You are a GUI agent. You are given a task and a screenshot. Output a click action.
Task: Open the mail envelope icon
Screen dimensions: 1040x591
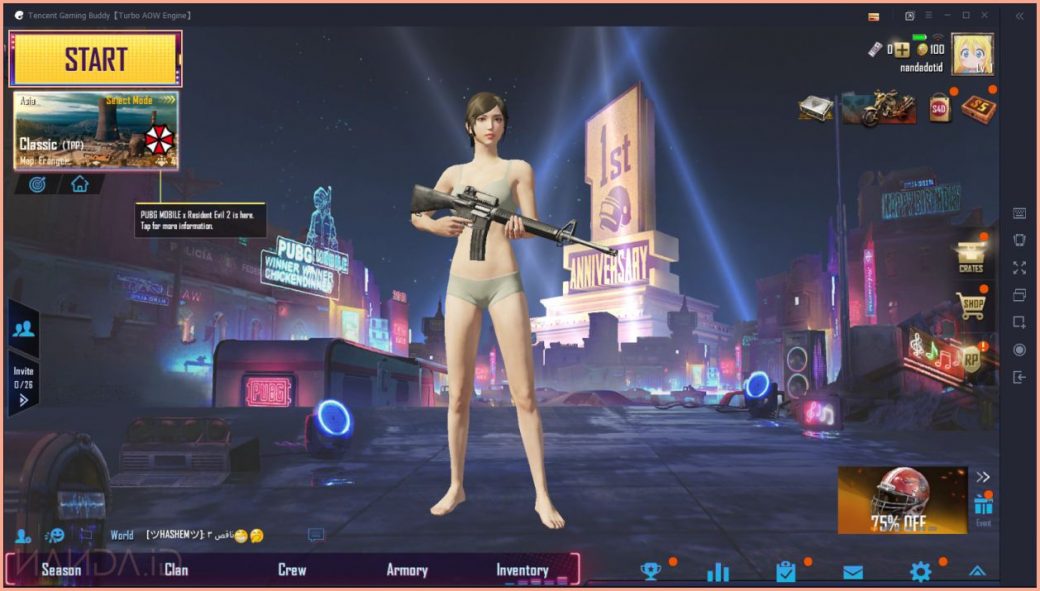[852, 572]
